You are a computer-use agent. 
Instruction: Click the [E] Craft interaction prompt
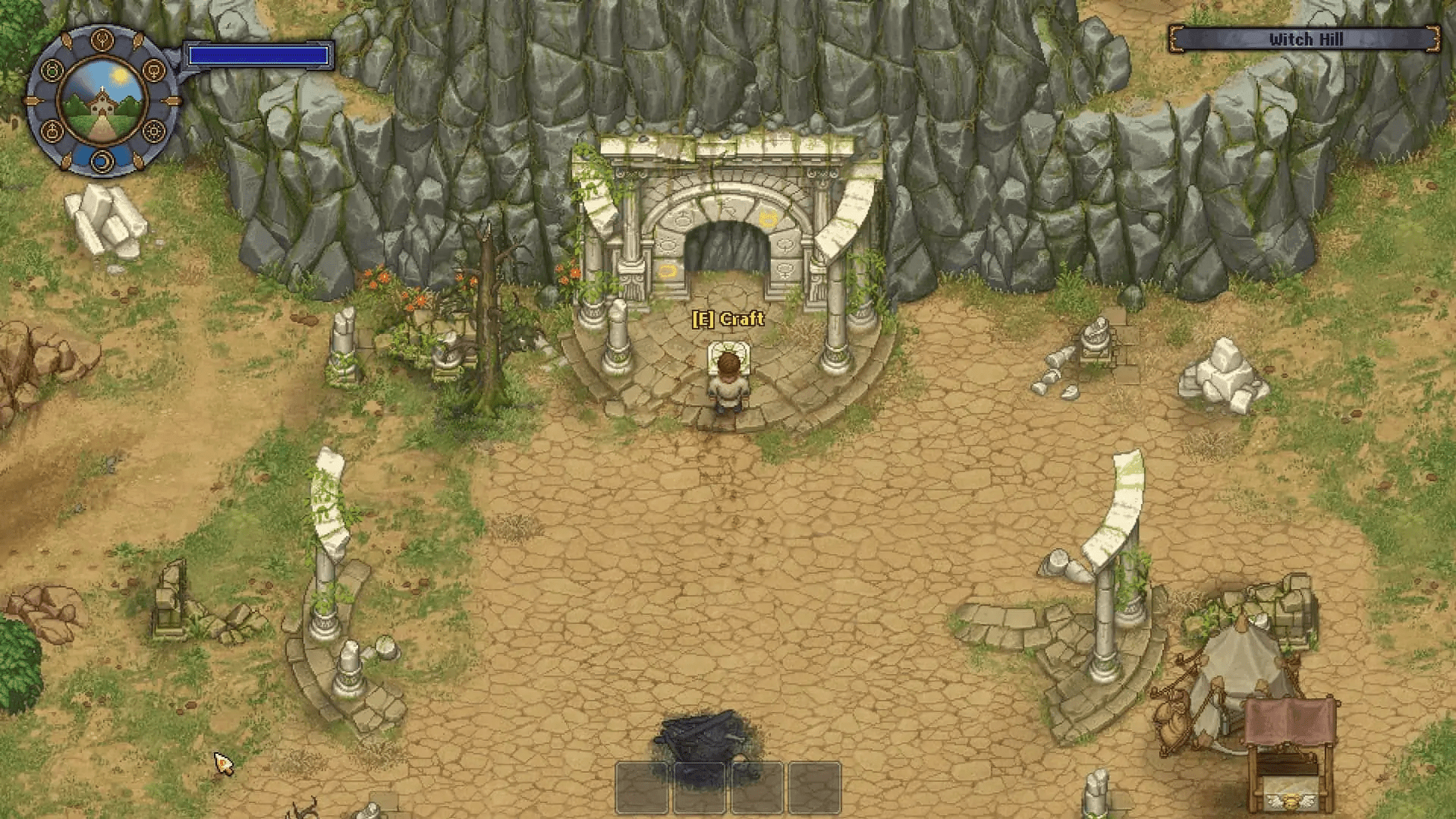[728, 320]
